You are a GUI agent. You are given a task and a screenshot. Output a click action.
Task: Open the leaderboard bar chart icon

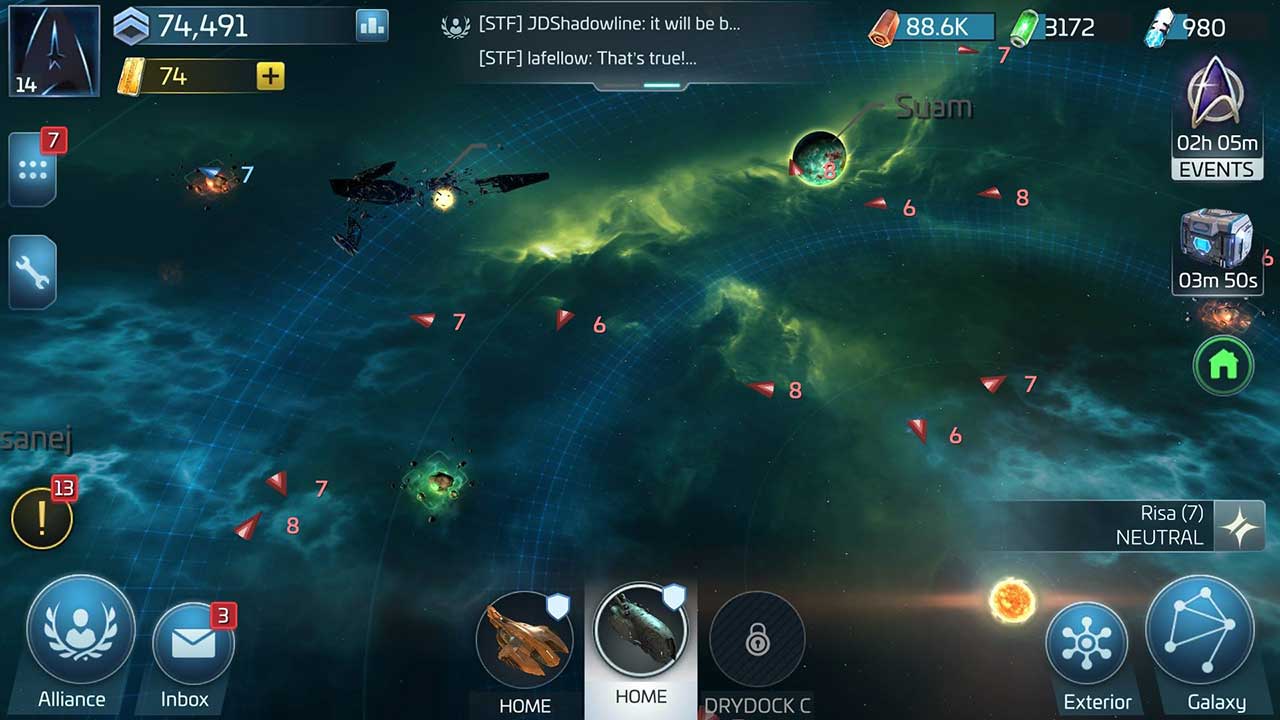[371, 25]
